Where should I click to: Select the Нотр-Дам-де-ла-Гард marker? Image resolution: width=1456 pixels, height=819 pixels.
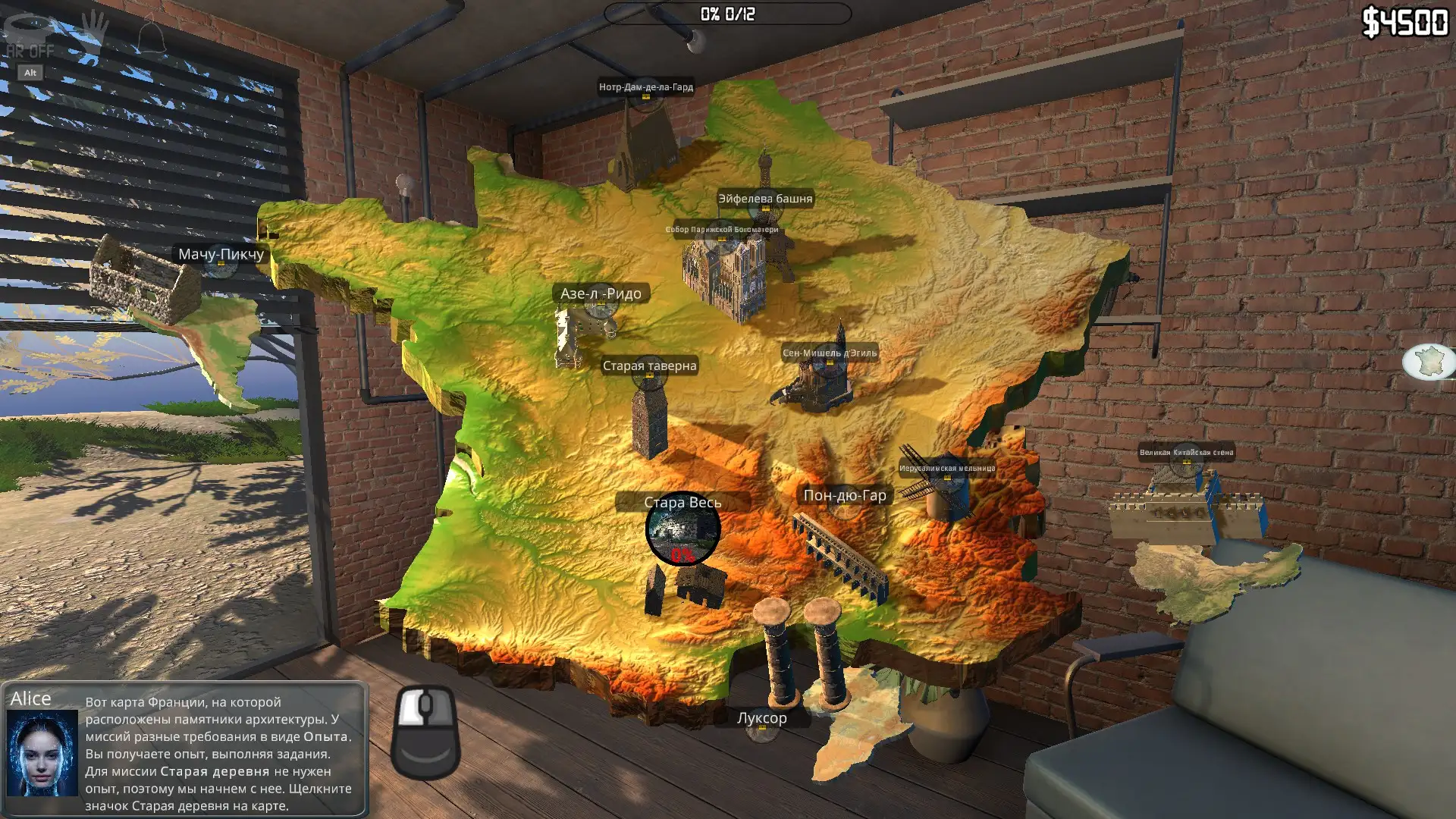click(646, 88)
